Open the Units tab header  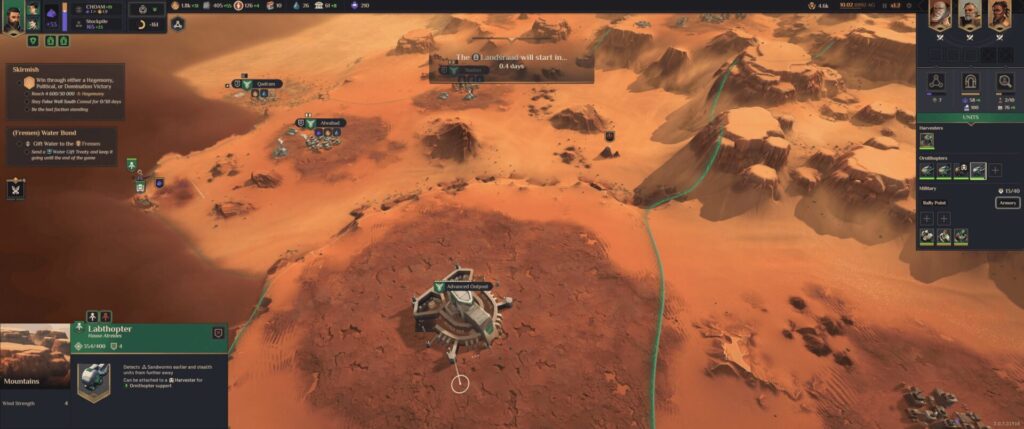tap(969, 117)
